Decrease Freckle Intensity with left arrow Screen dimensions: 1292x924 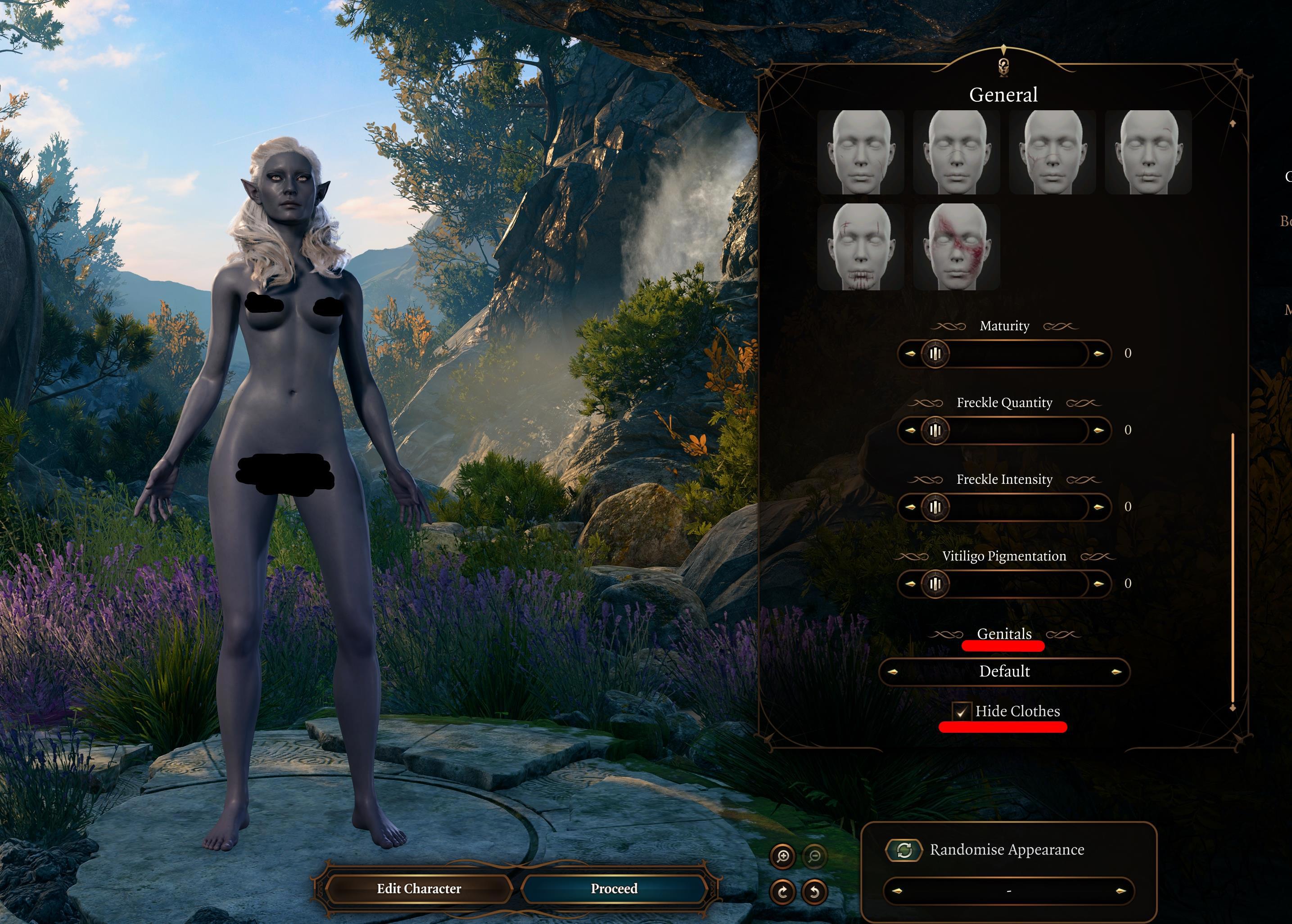pyautogui.click(x=910, y=507)
